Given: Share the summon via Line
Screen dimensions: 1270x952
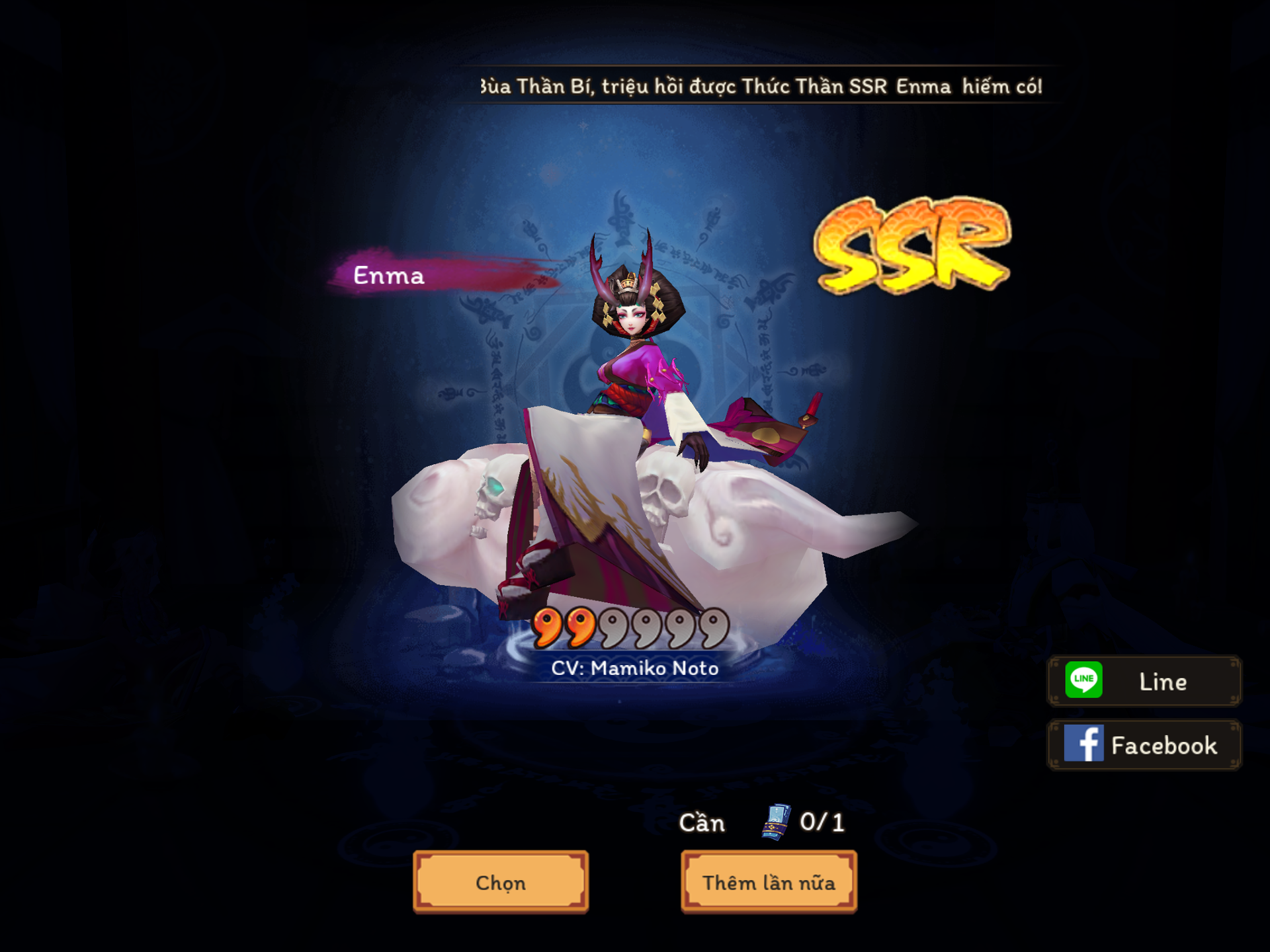Looking at the screenshot, I should (x=1144, y=681).
